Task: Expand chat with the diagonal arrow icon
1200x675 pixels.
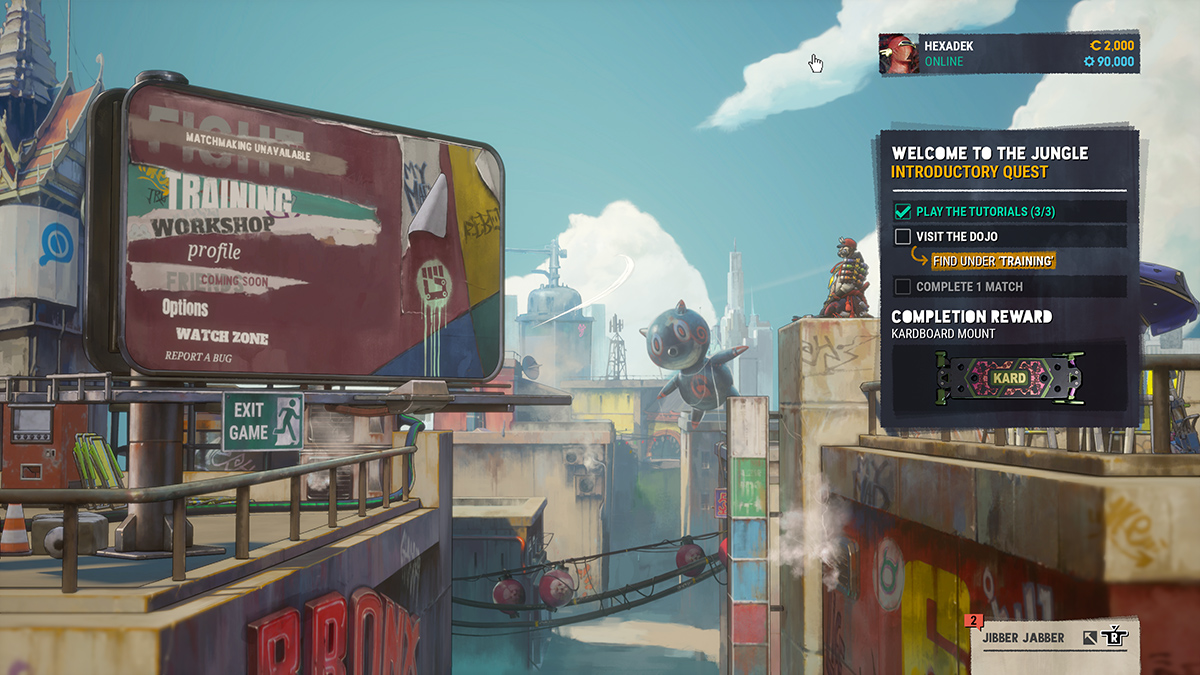Action: click(x=1089, y=635)
